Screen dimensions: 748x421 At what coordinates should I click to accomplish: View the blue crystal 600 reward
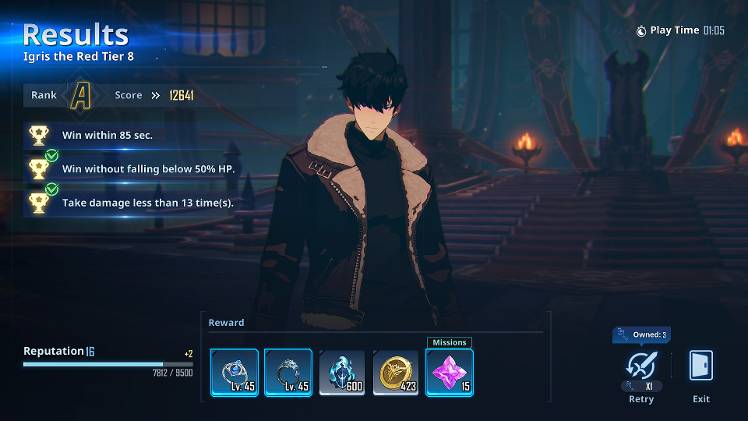[343, 372]
